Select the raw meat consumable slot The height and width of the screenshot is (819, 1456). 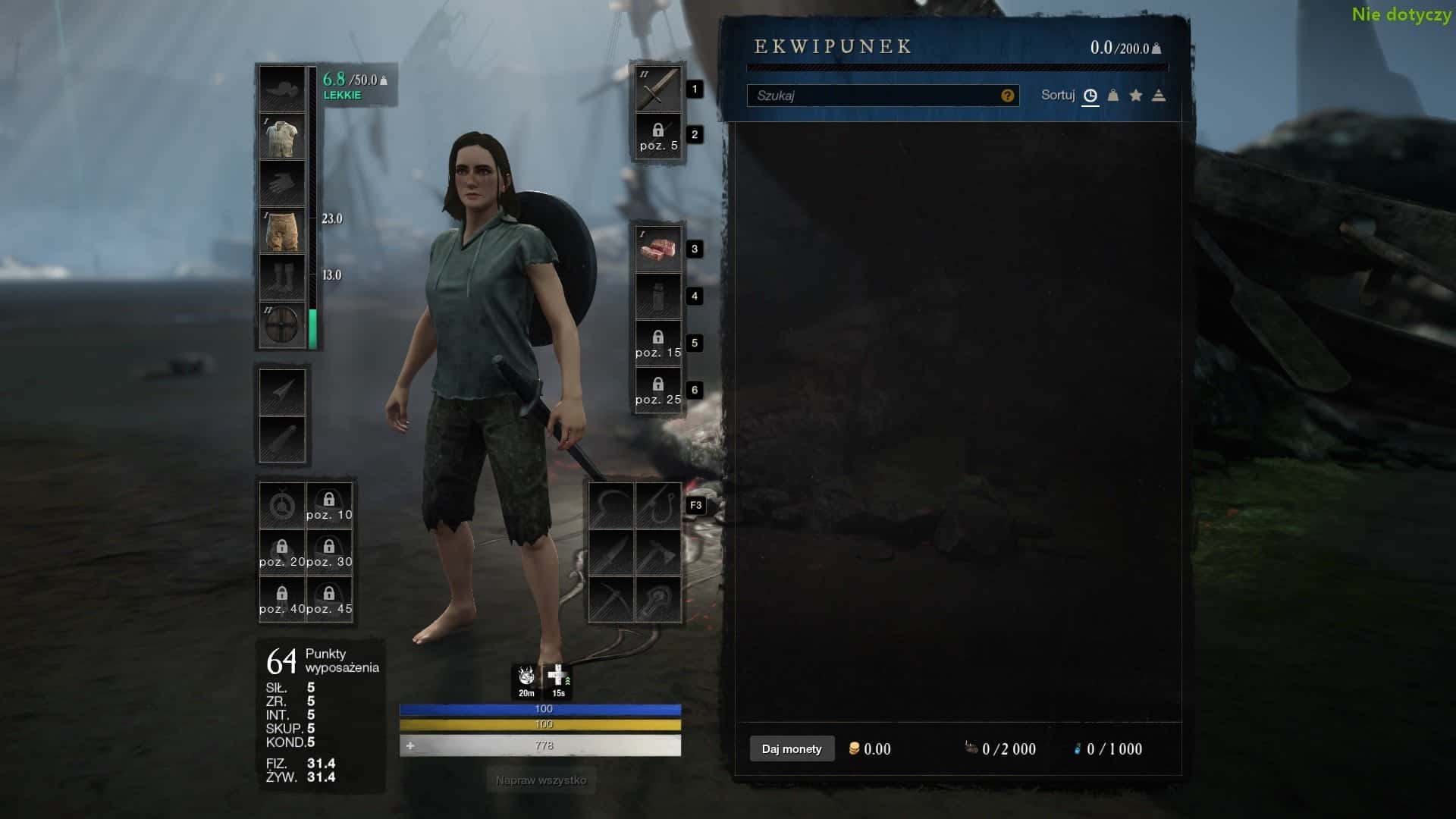coord(657,249)
